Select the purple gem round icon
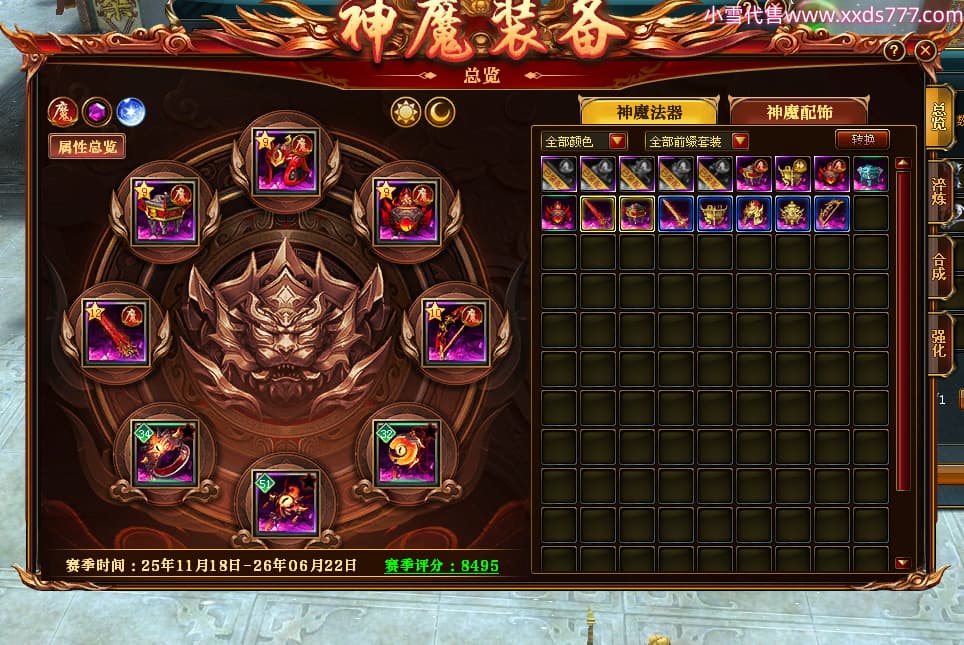The image size is (964, 645). click(97, 111)
